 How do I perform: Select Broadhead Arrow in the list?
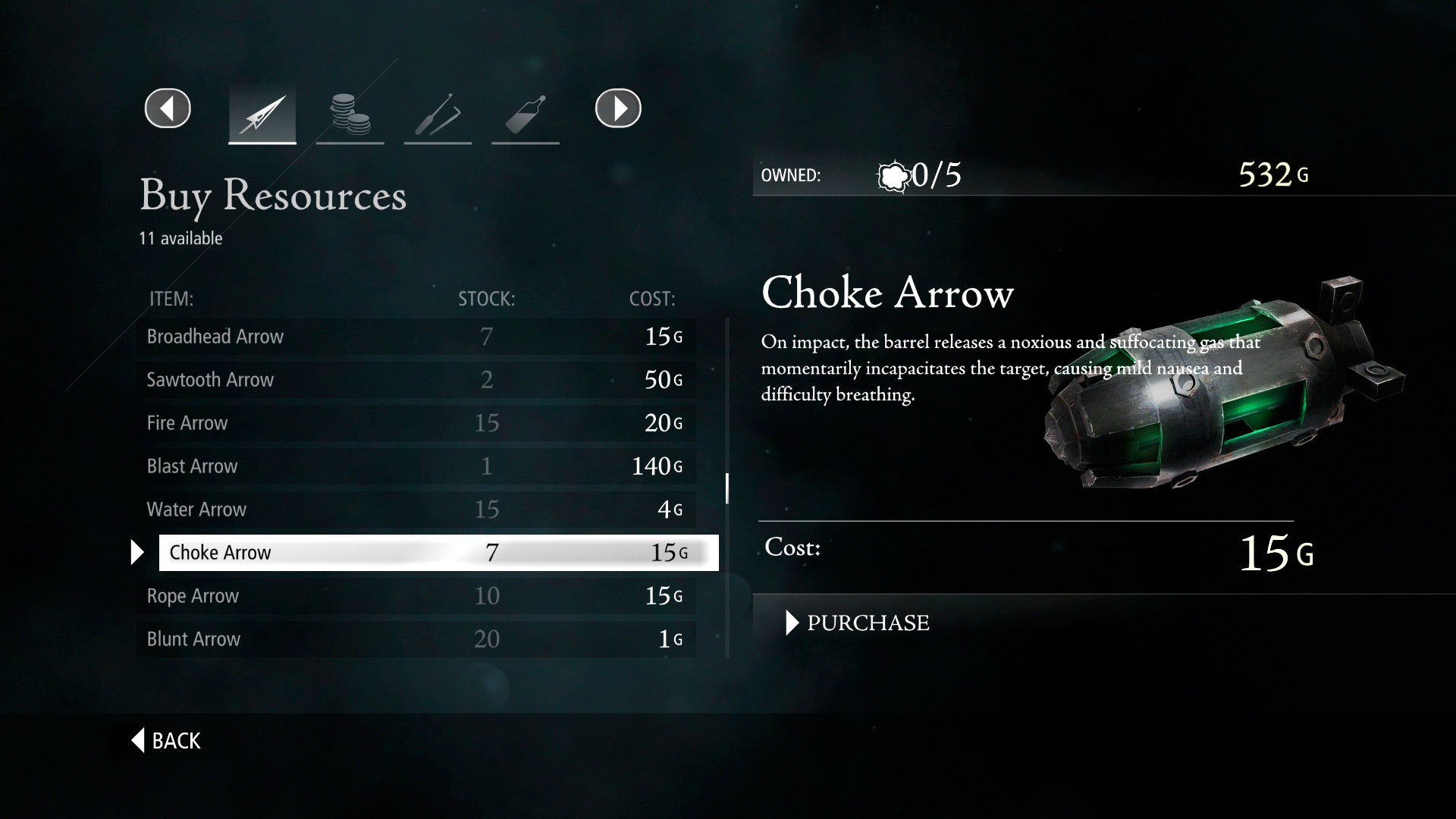(416, 336)
